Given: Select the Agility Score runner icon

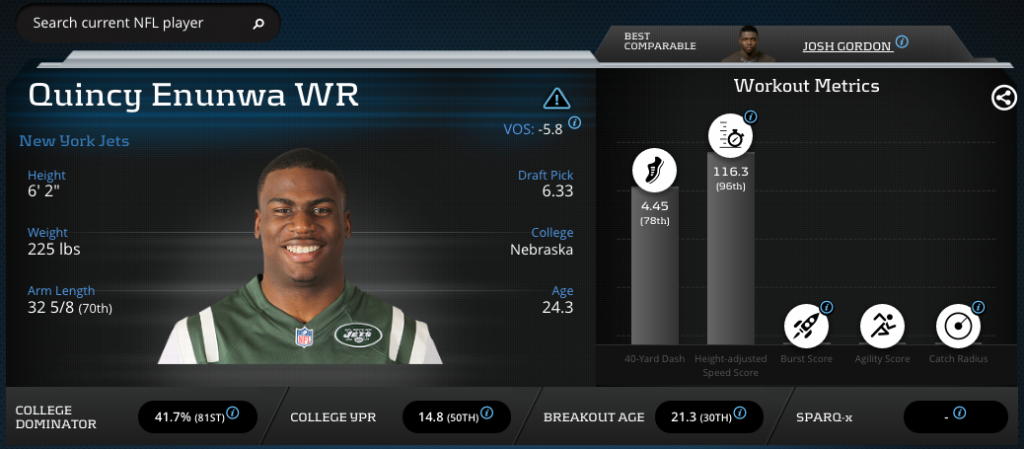Looking at the screenshot, I should tap(883, 324).
